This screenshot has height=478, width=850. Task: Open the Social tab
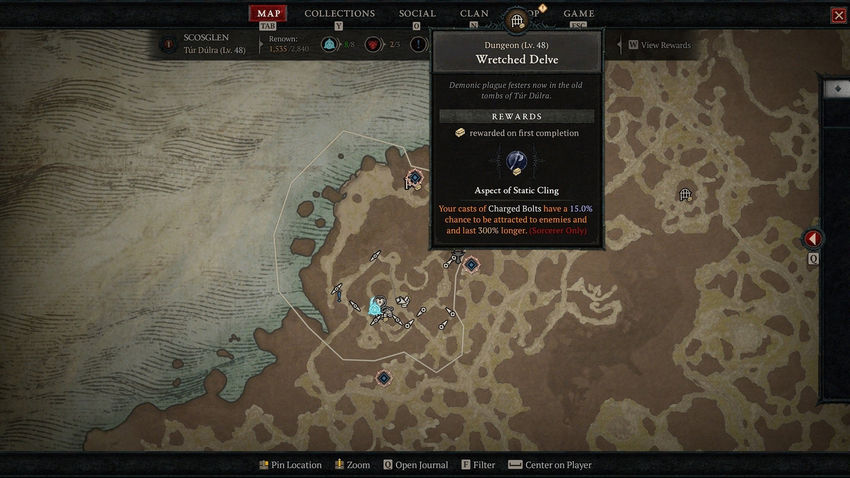pyautogui.click(x=417, y=14)
